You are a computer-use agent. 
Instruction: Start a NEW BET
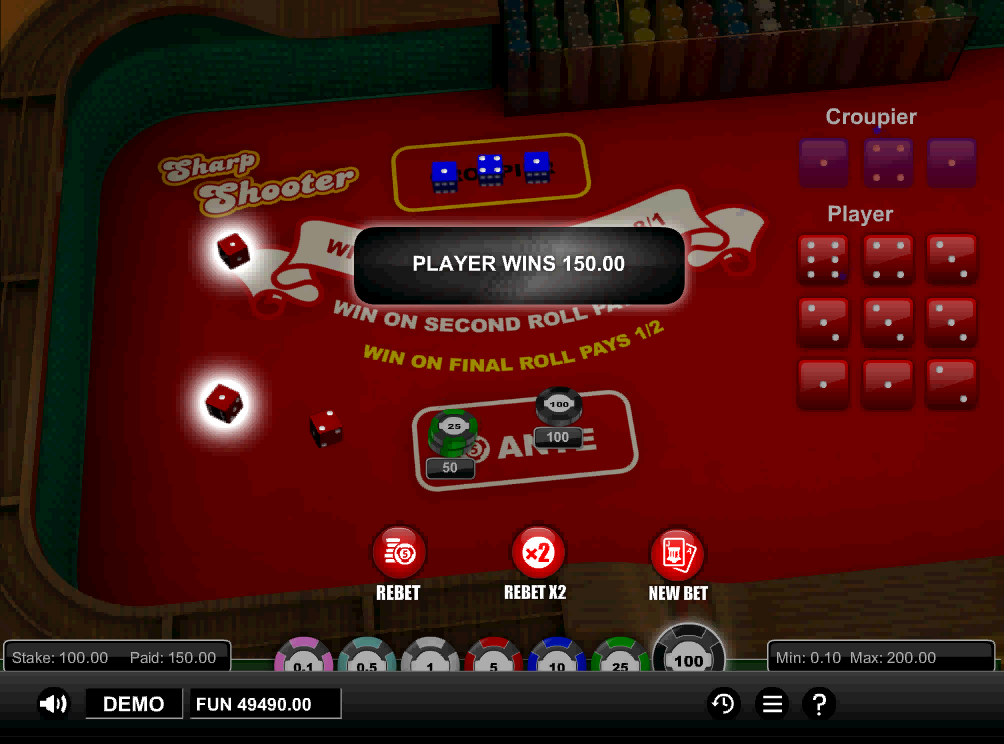677,552
